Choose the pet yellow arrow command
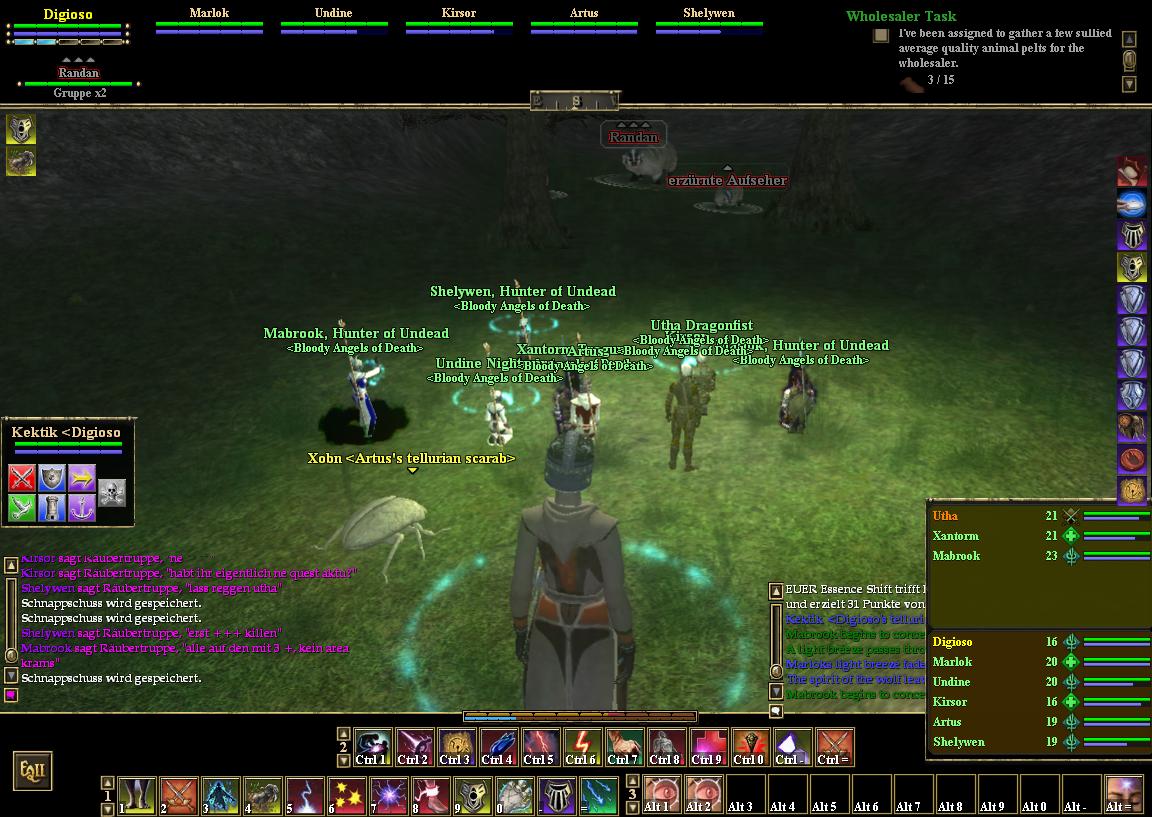This screenshot has height=817, width=1152. pyautogui.click(x=82, y=478)
